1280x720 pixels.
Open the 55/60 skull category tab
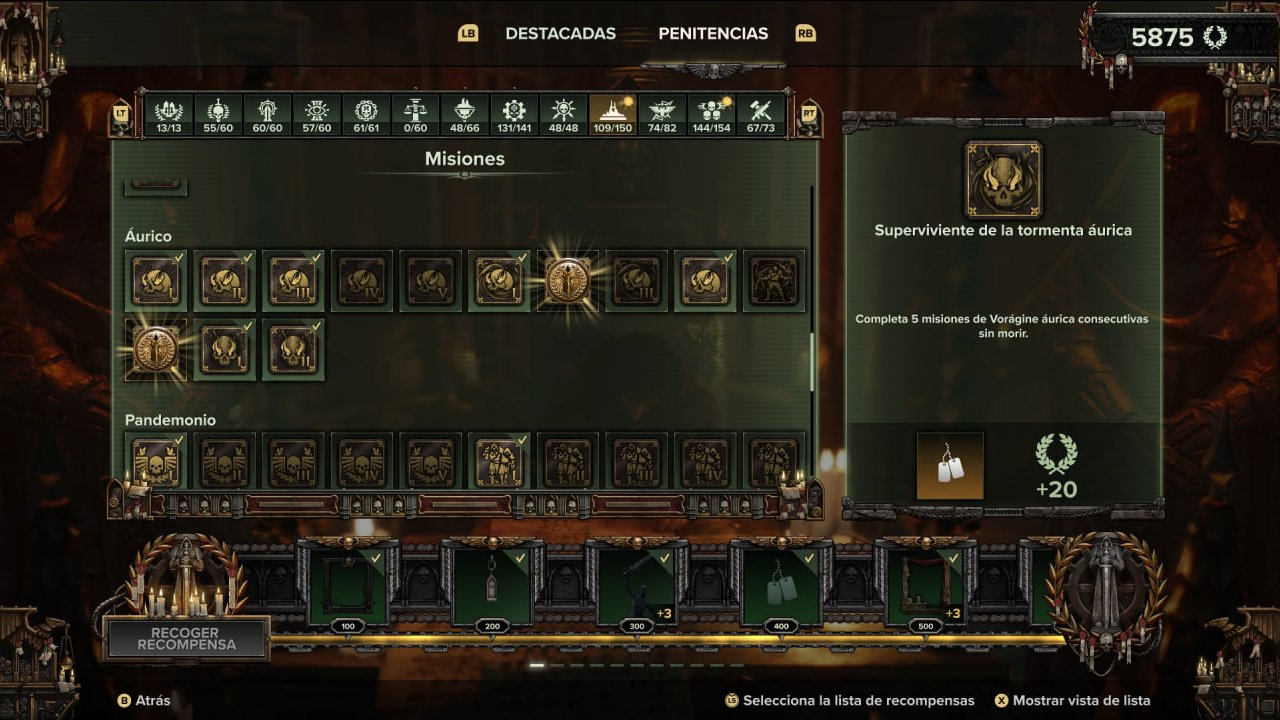[x=218, y=116]
